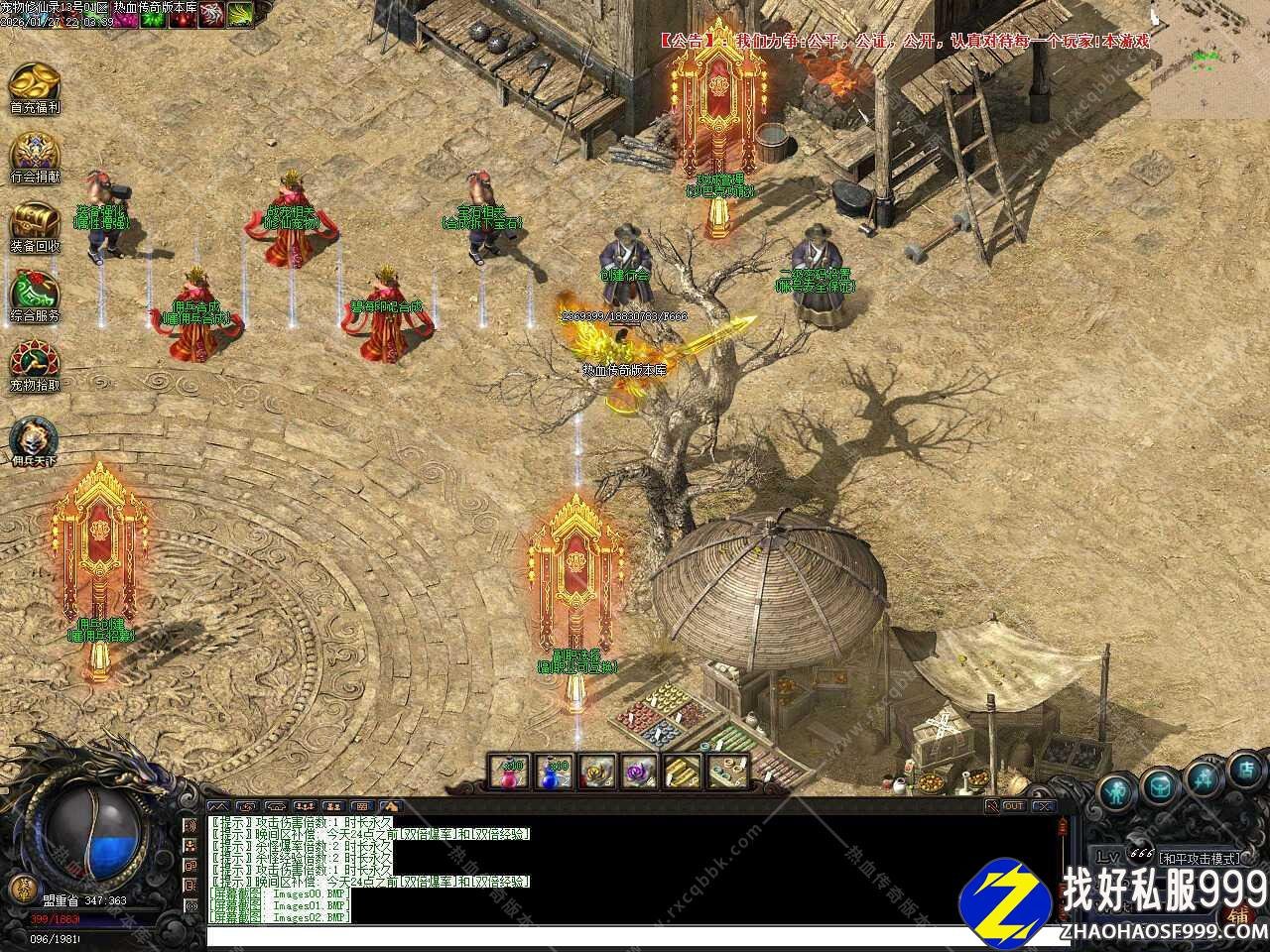1270x952 pixels.
Task: Use the red health potion hotbar slot
Action: click(509, 772)
